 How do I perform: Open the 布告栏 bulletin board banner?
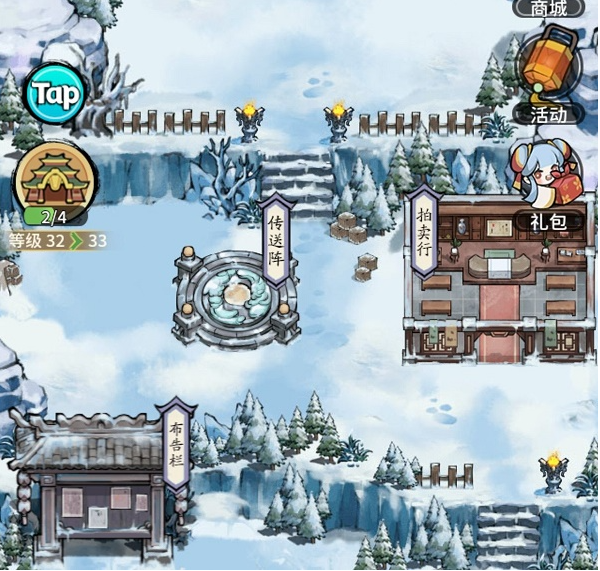tap(177, 445)
